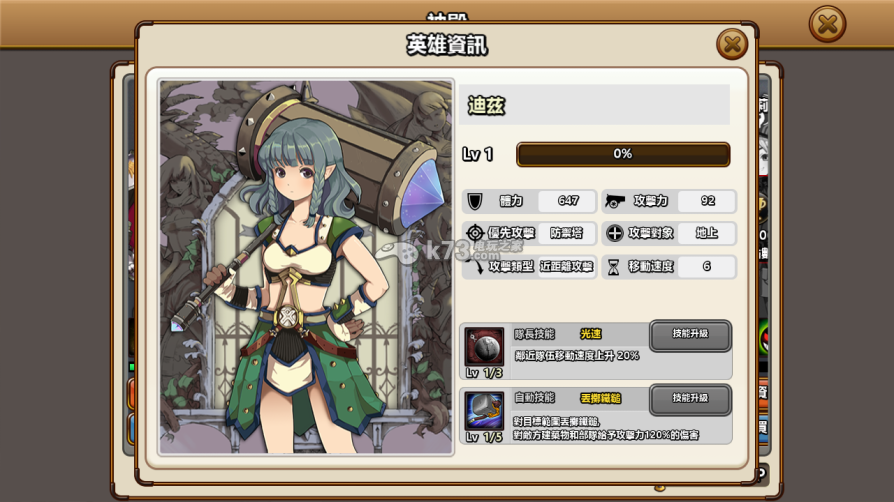Upgrade the 光速 leader skill
This screenshot has height=502, width=894.
click(x=690, y=335)
